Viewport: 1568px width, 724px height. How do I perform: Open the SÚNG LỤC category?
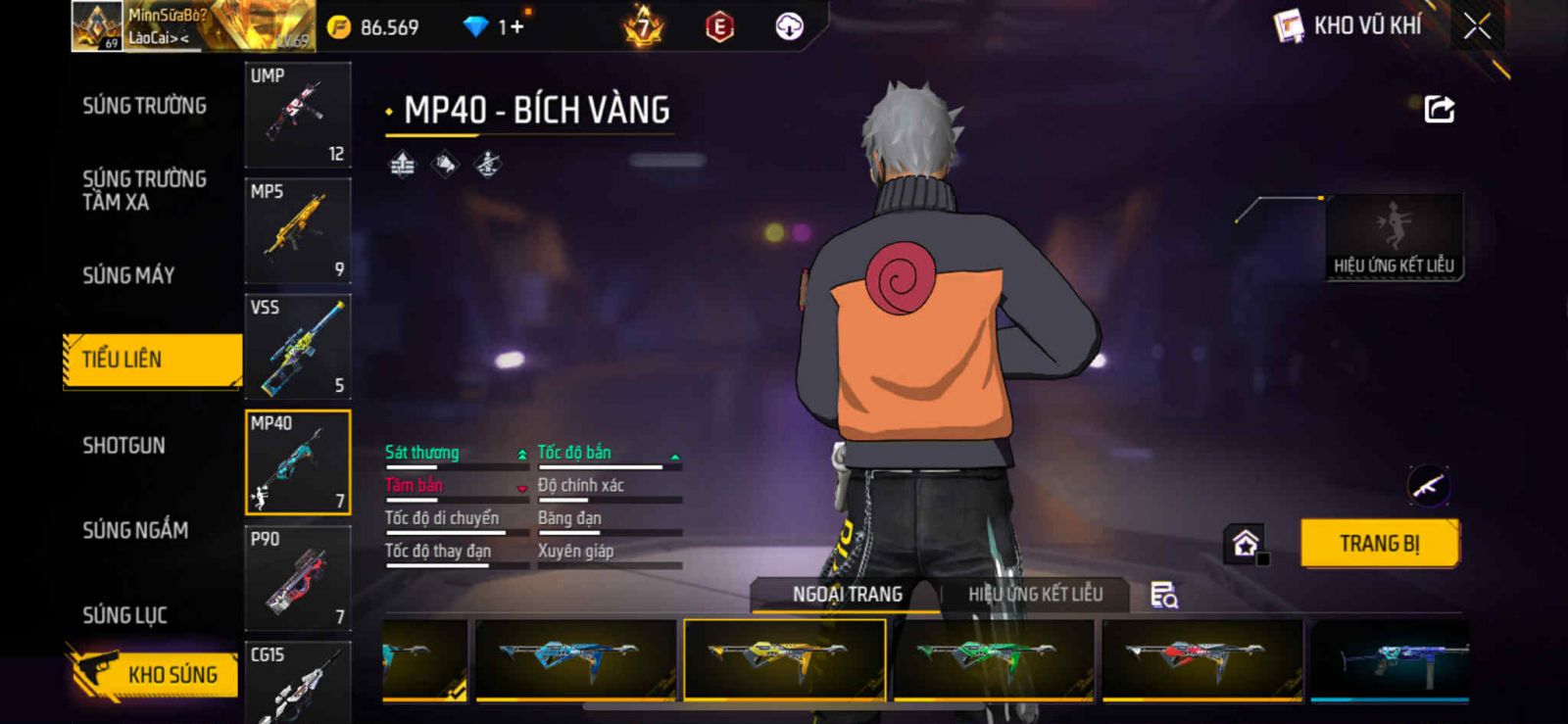point(124,615)
